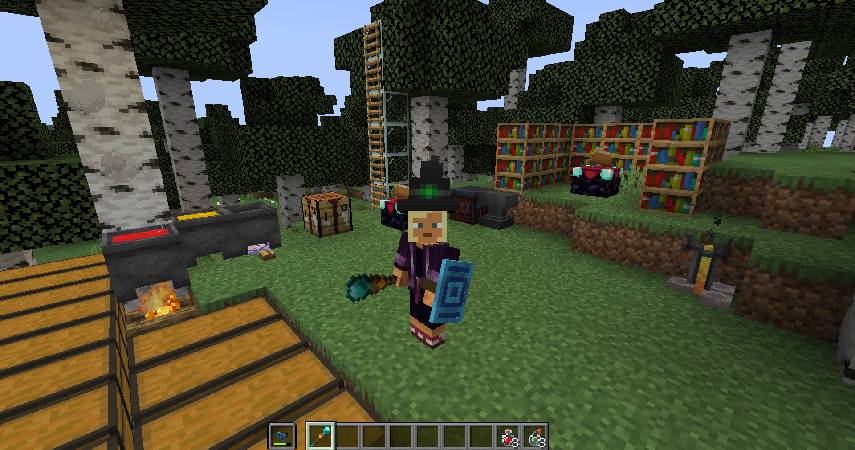Select the diamond-tipped staff hotbar slot

point(323,436)
